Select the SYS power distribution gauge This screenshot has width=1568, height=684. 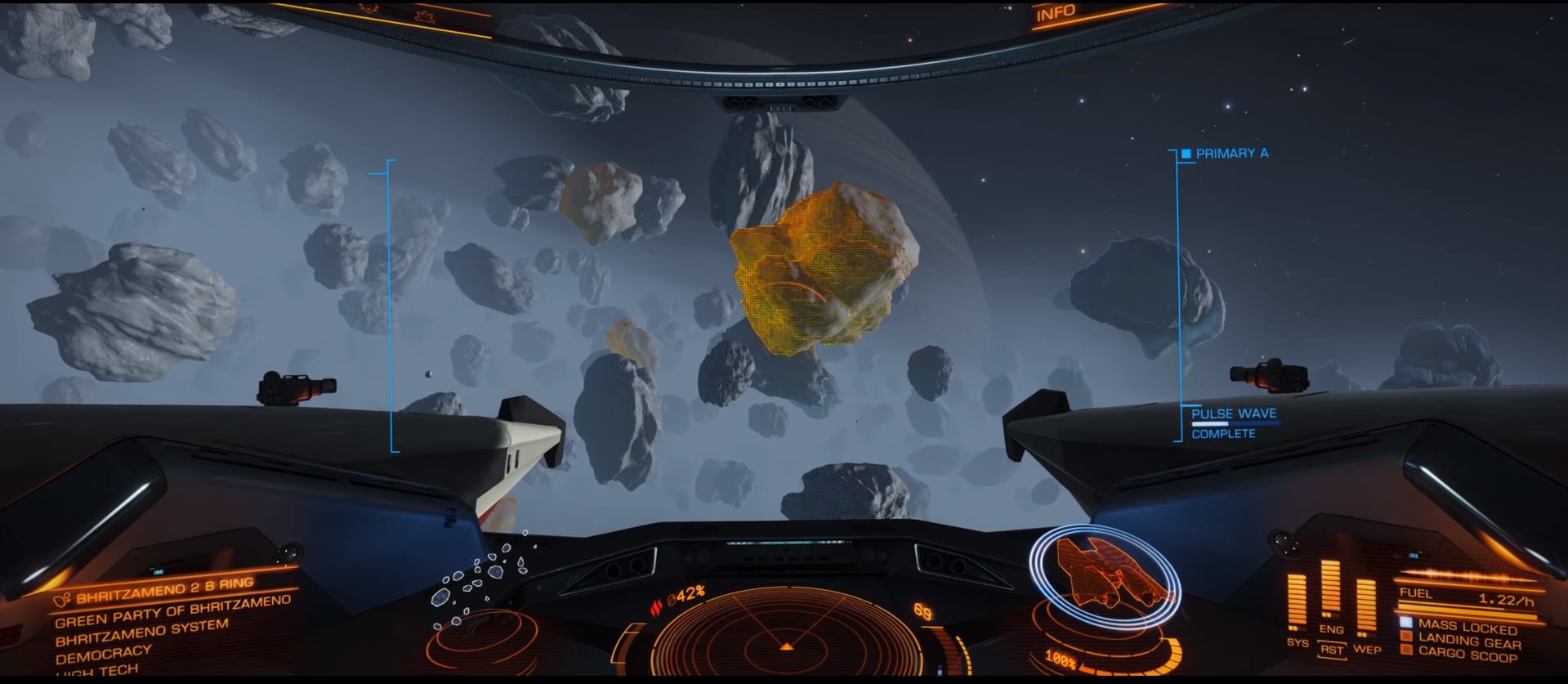[1298, 601]
